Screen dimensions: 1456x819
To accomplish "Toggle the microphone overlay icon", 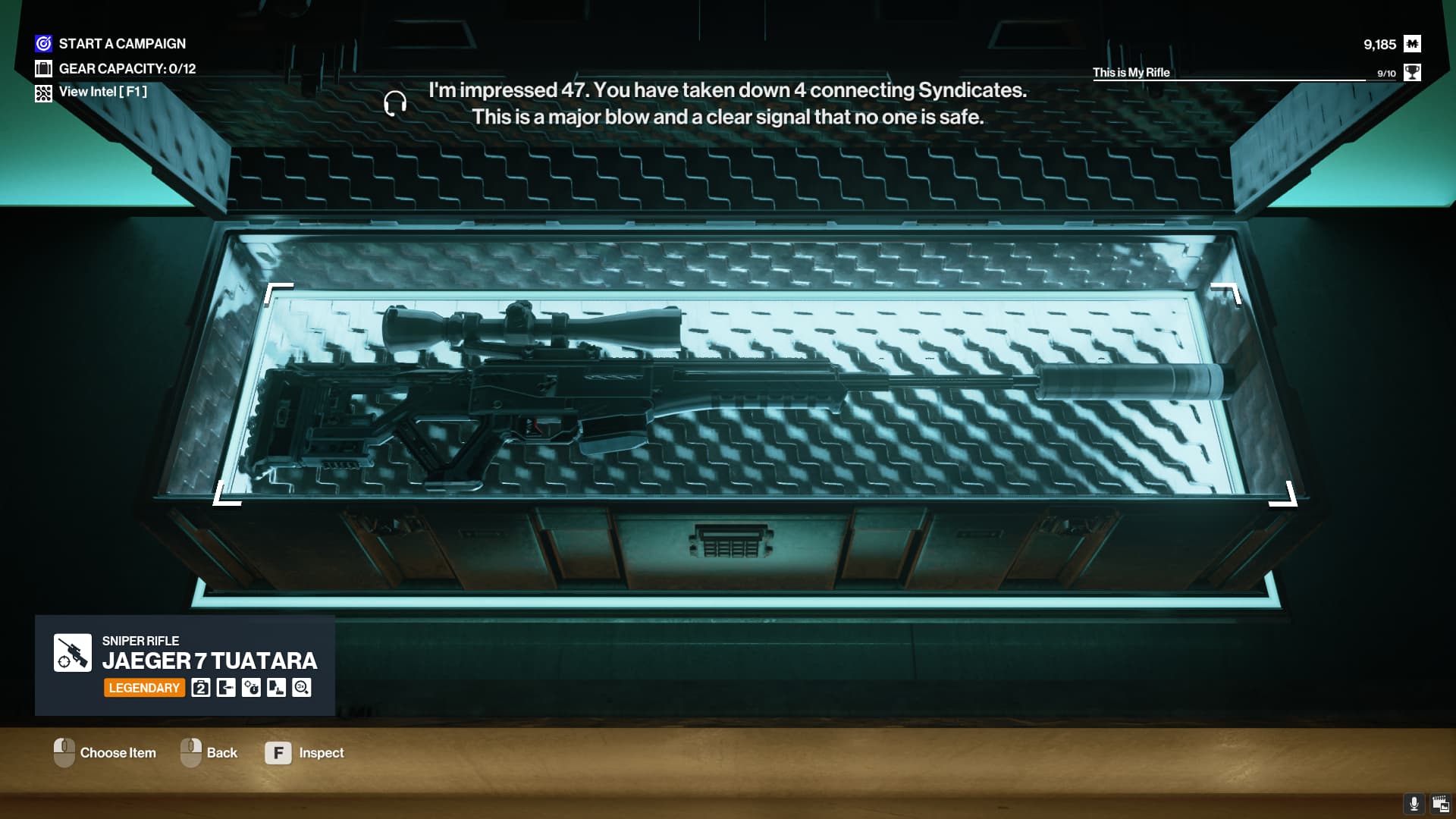I will (x=1414, y=804).
